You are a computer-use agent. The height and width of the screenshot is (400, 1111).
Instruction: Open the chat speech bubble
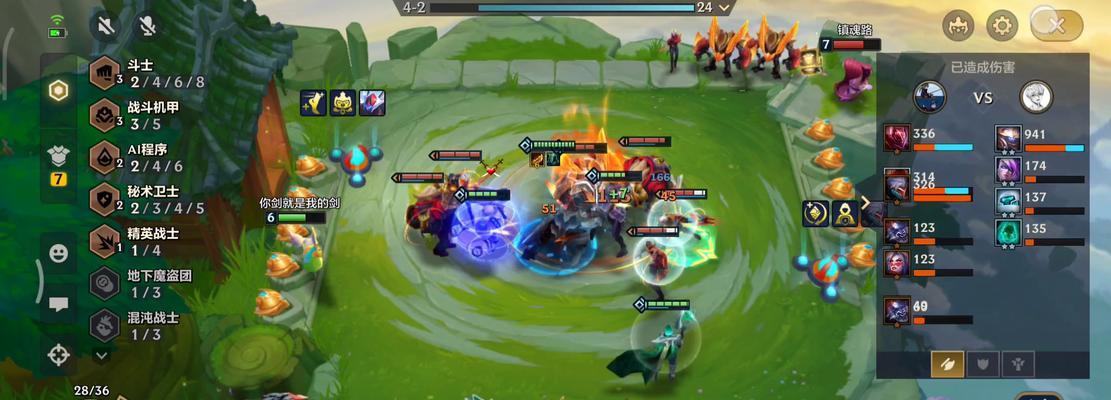tap(59, 304)
